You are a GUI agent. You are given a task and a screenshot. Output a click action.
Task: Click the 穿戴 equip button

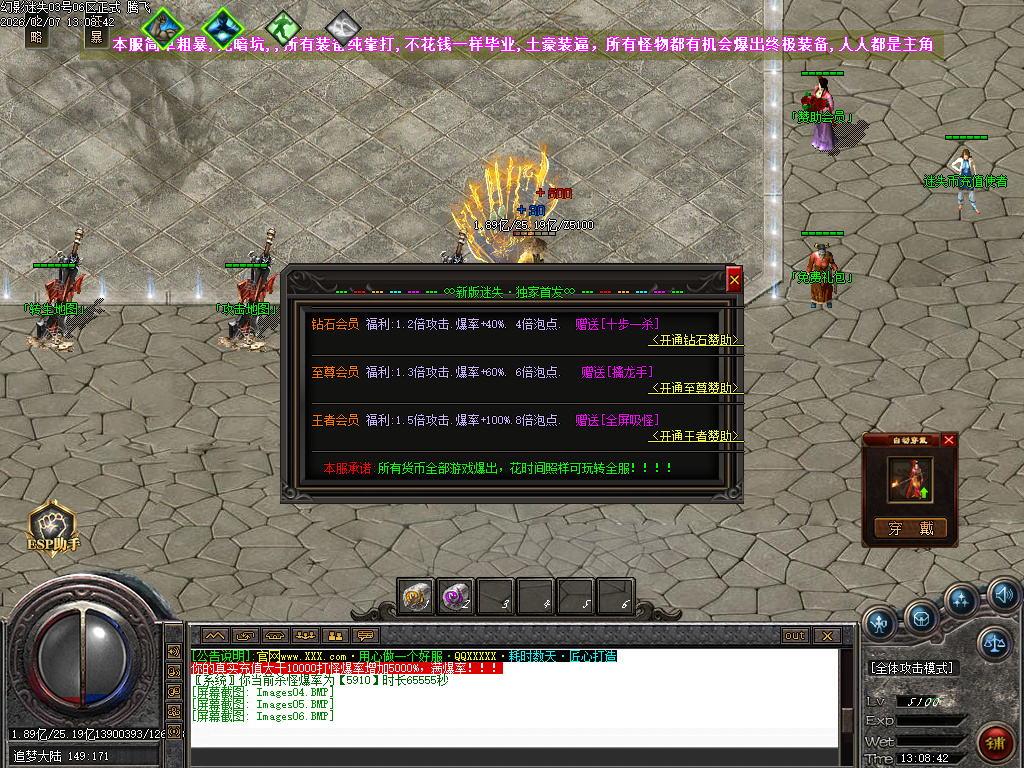(x=910, y=528)
